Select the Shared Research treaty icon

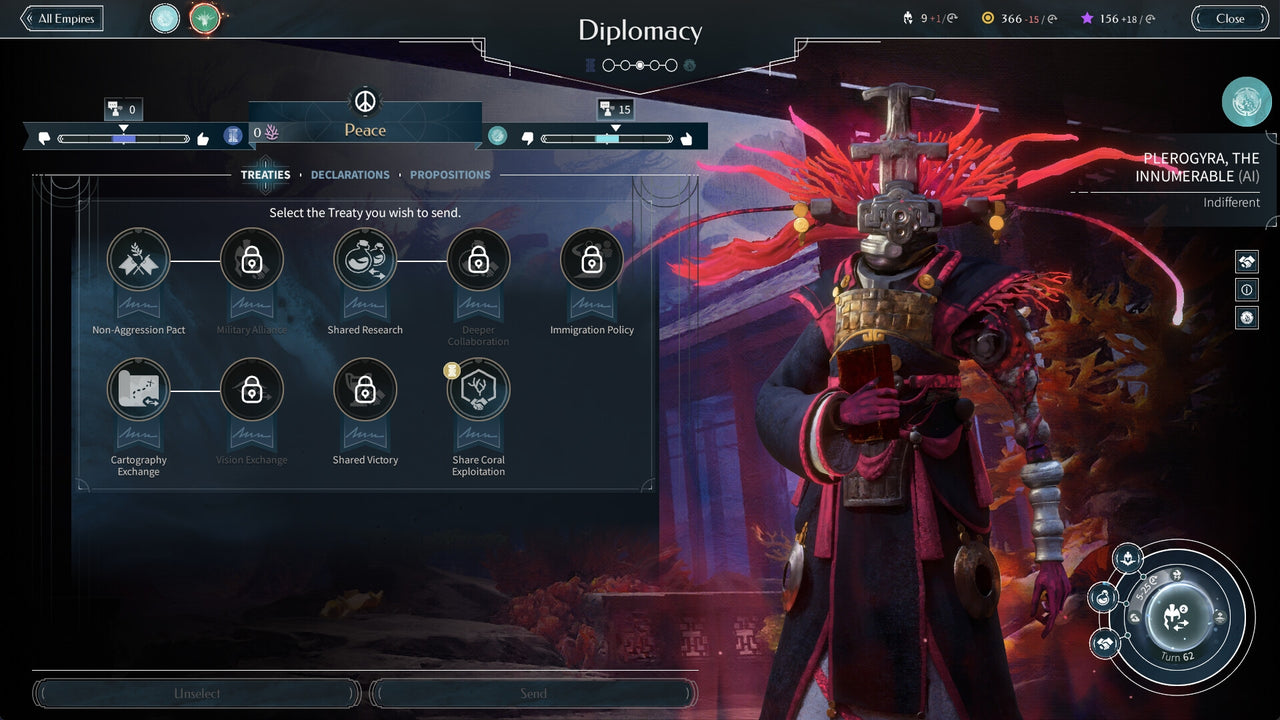point(365,260)
